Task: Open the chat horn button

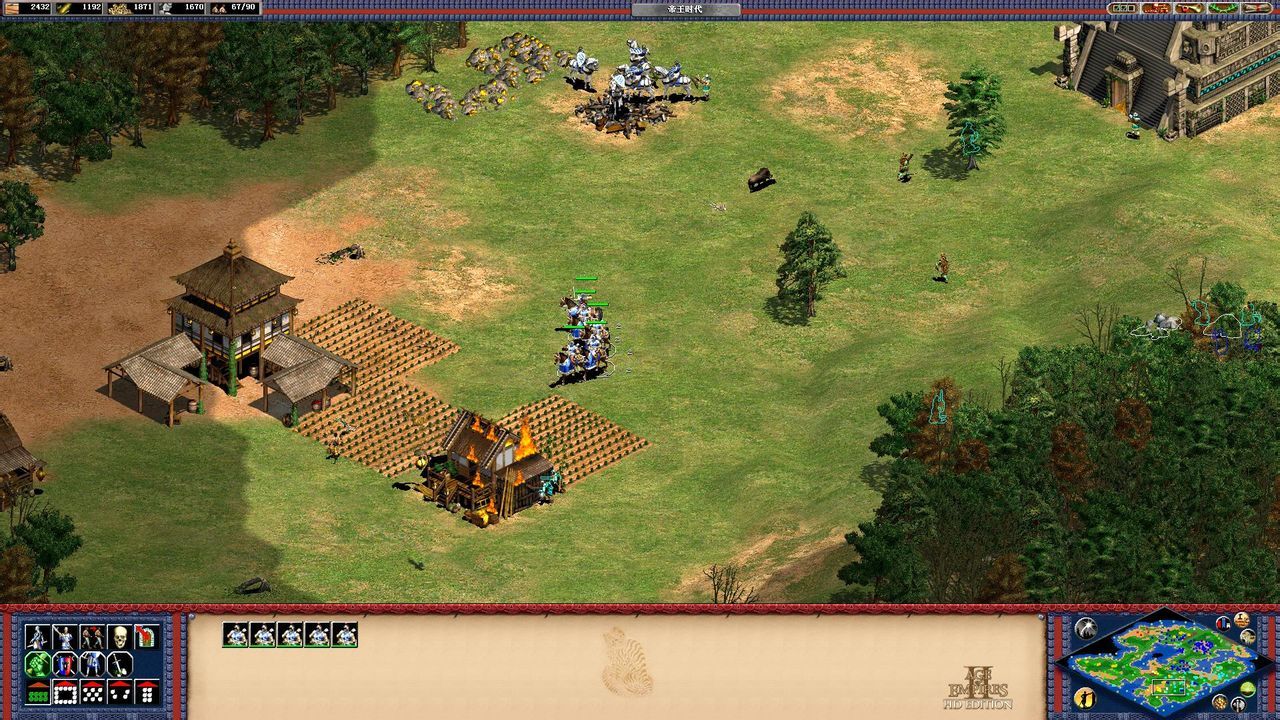Action: point(1189,8)
